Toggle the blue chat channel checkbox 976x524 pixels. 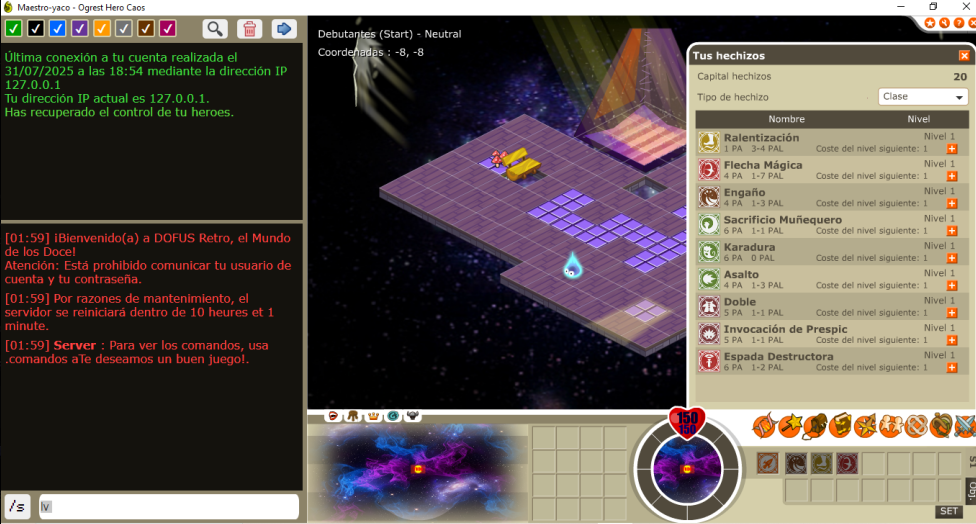click(x=58, y=28)
